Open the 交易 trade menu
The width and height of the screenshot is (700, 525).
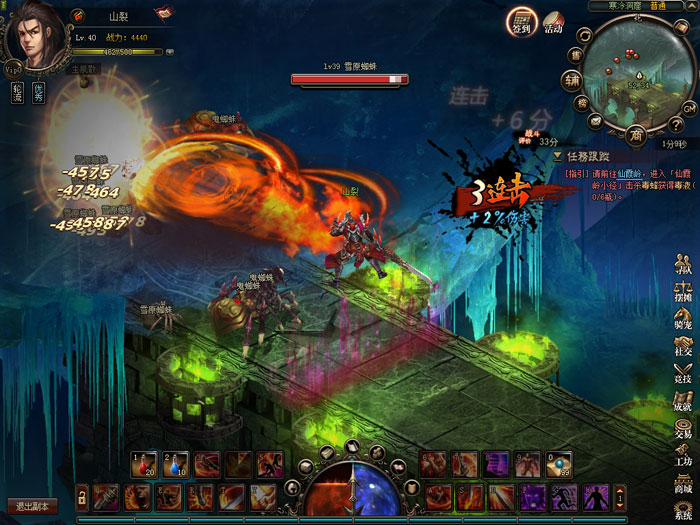click(684, 428)
